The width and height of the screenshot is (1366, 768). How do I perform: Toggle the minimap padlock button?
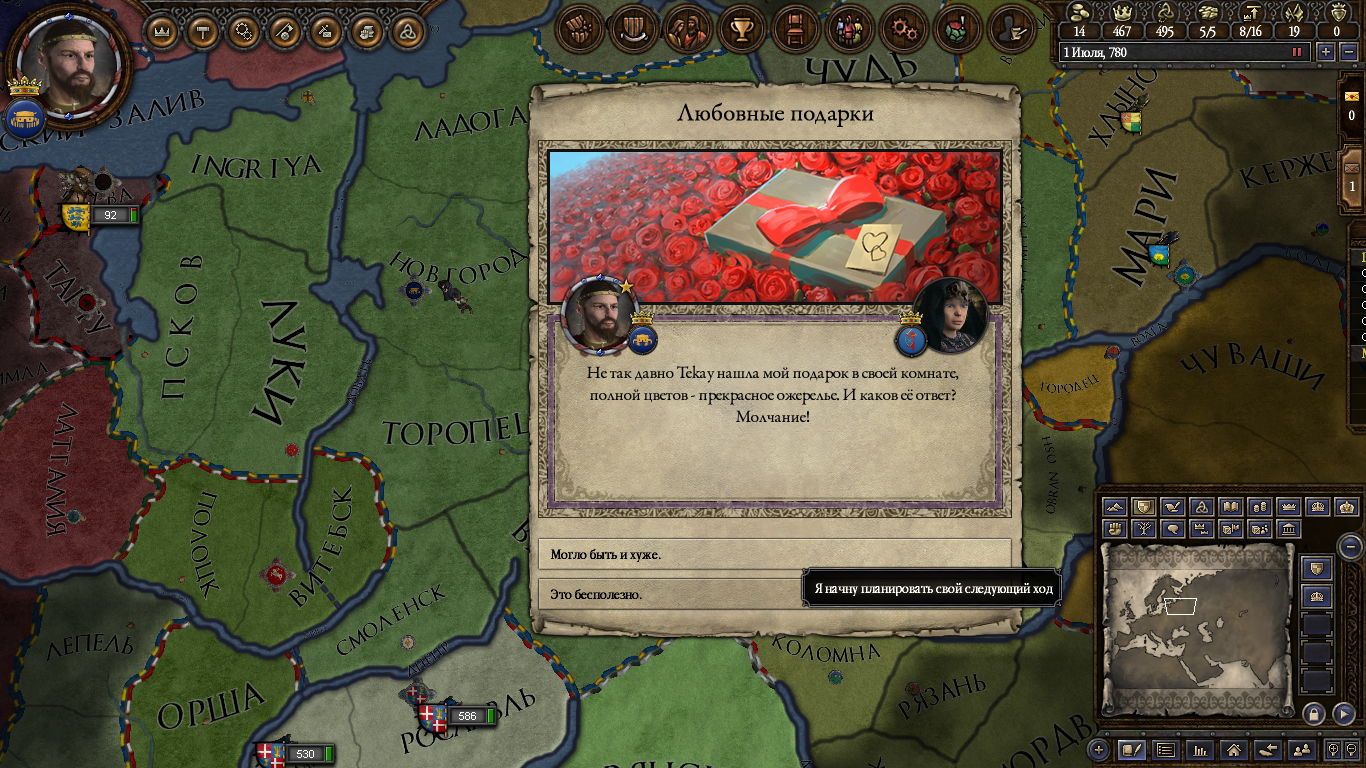click(1314, 713)
